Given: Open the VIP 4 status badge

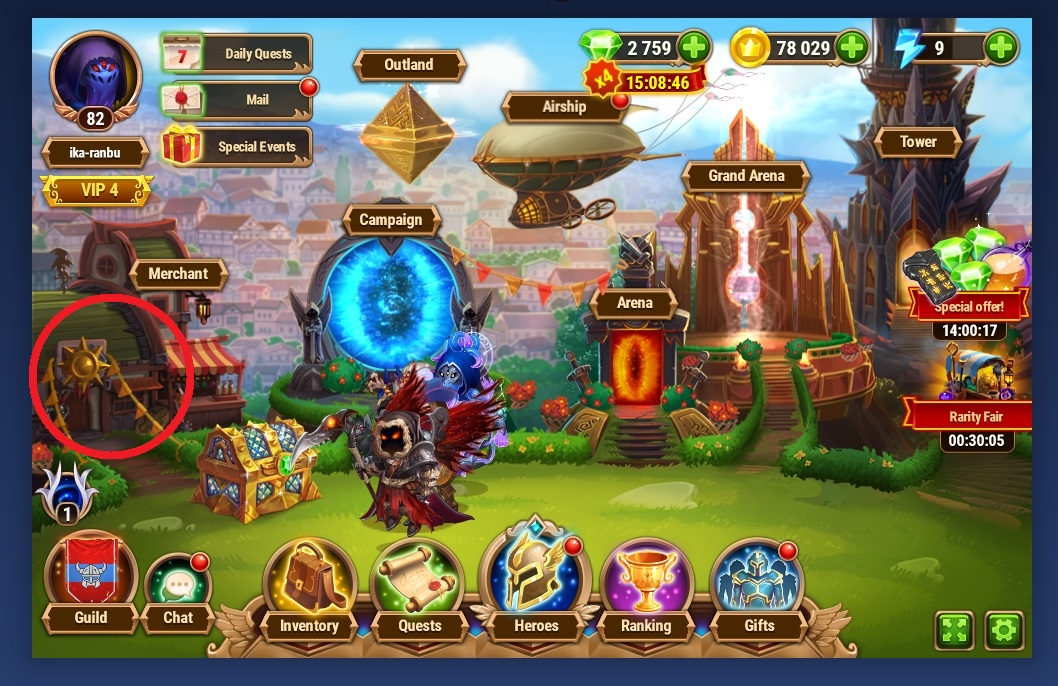Looking at the screenshot, I should [97, 190].
